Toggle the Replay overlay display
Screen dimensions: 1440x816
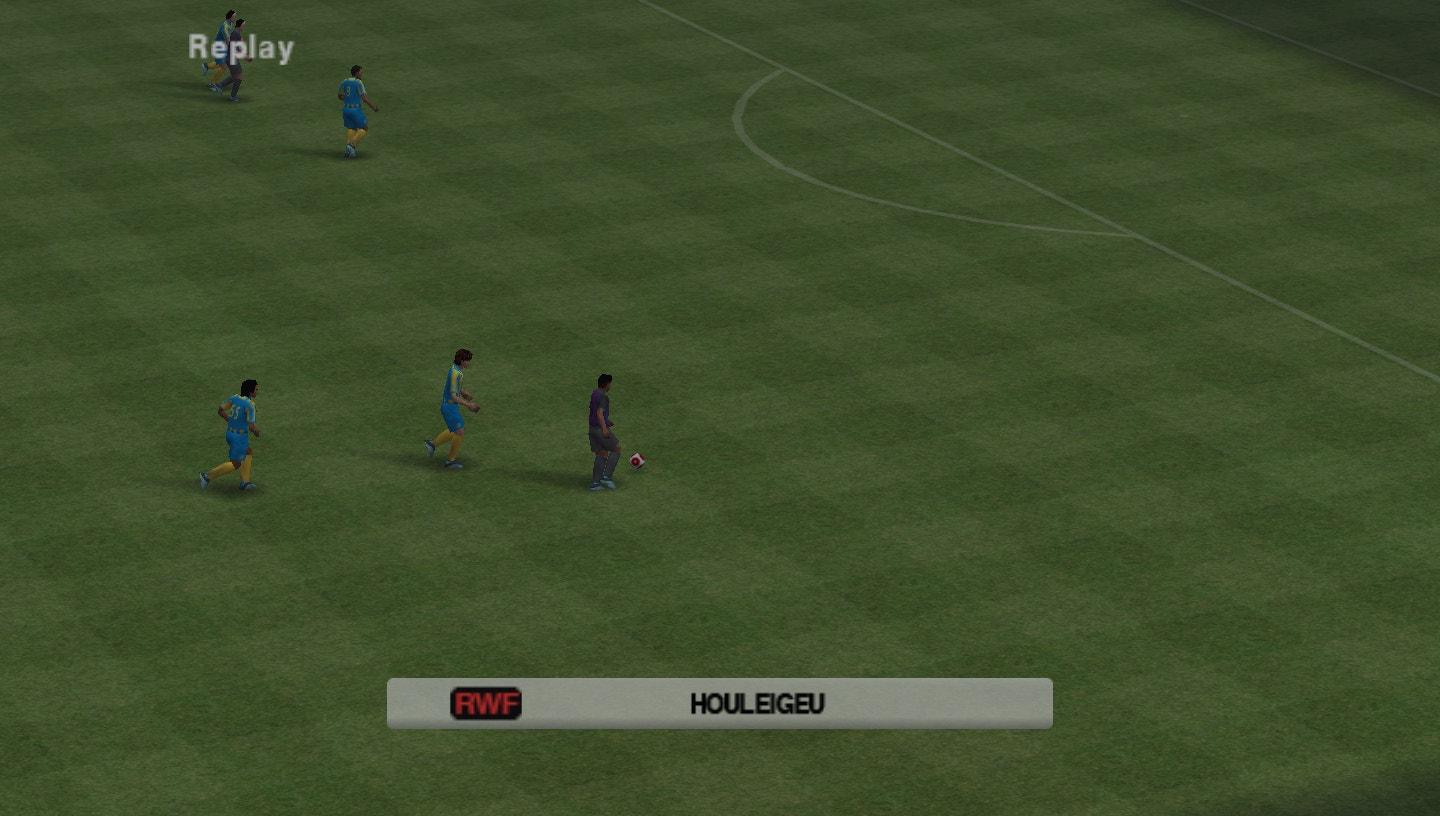click(240, 46)
